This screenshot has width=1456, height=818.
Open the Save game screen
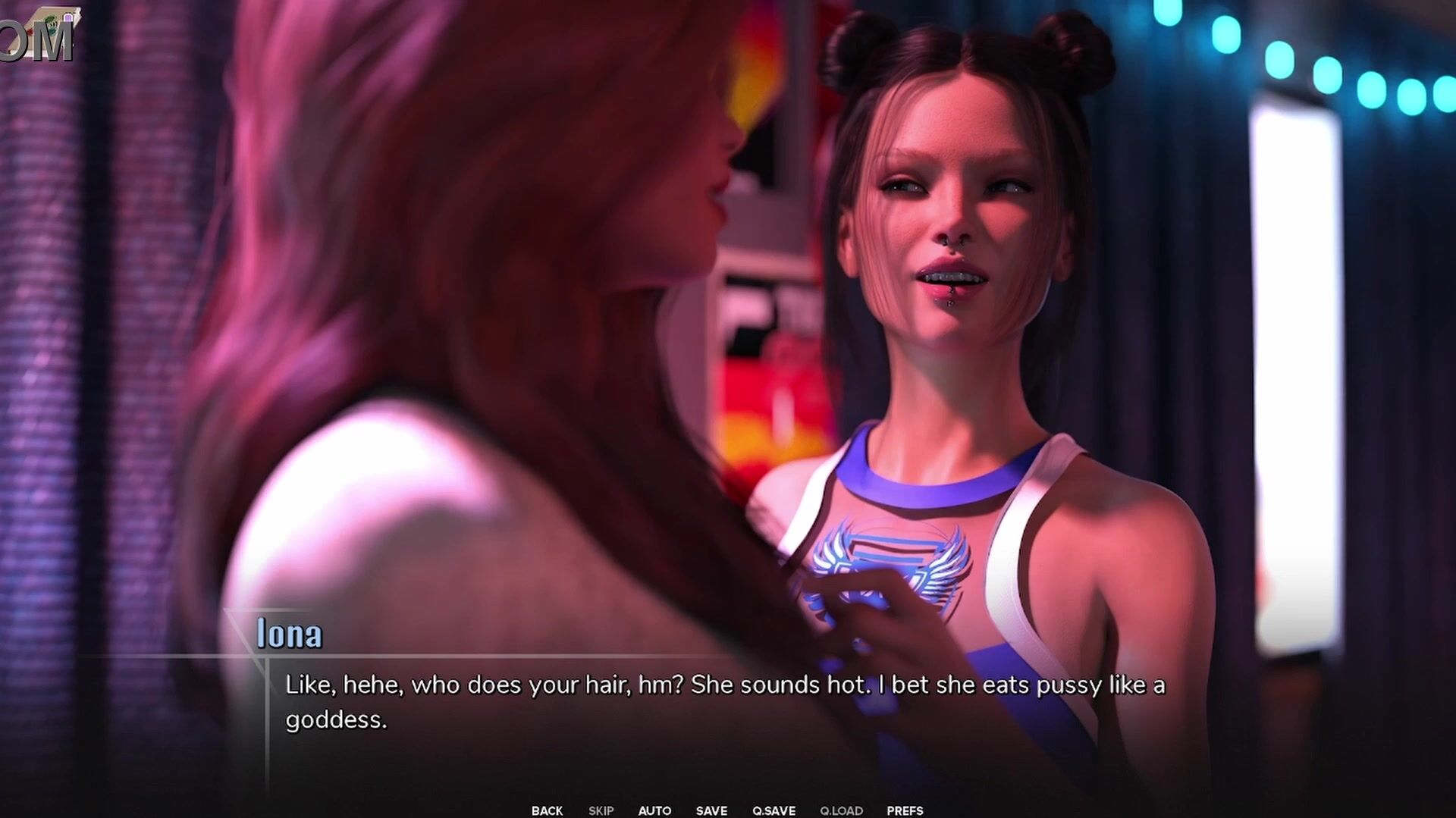pyautogui.click(x=711, y=810)
